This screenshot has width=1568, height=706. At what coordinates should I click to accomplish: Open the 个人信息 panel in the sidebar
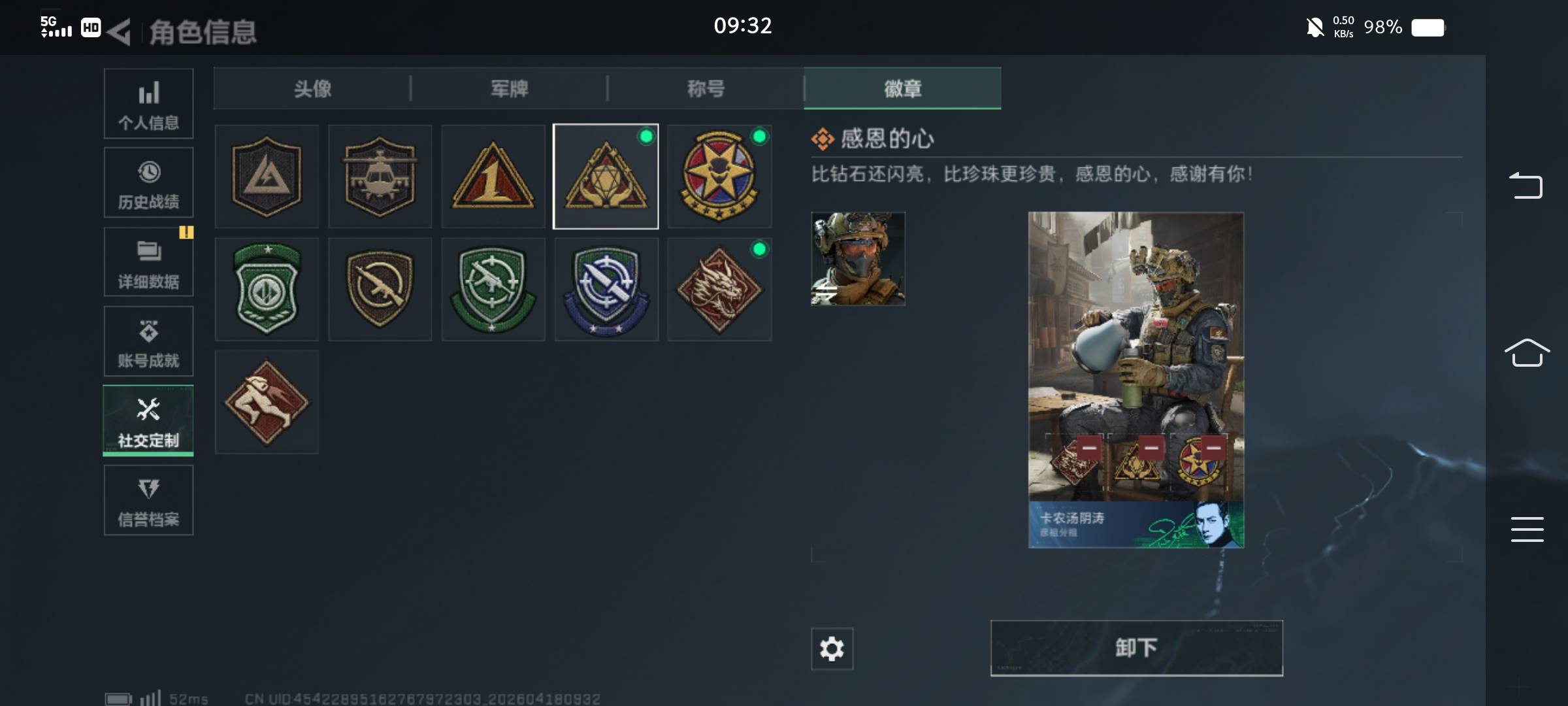[148, 103]
